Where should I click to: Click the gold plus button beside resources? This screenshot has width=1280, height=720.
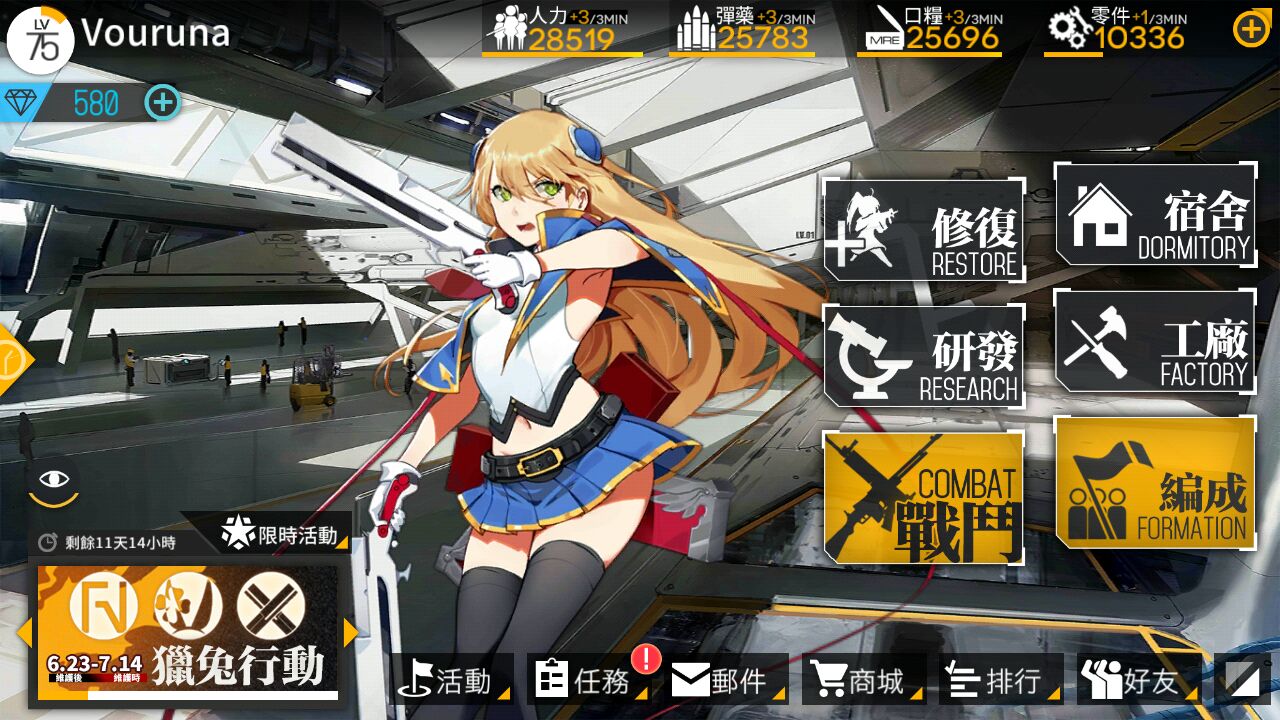1251,30
